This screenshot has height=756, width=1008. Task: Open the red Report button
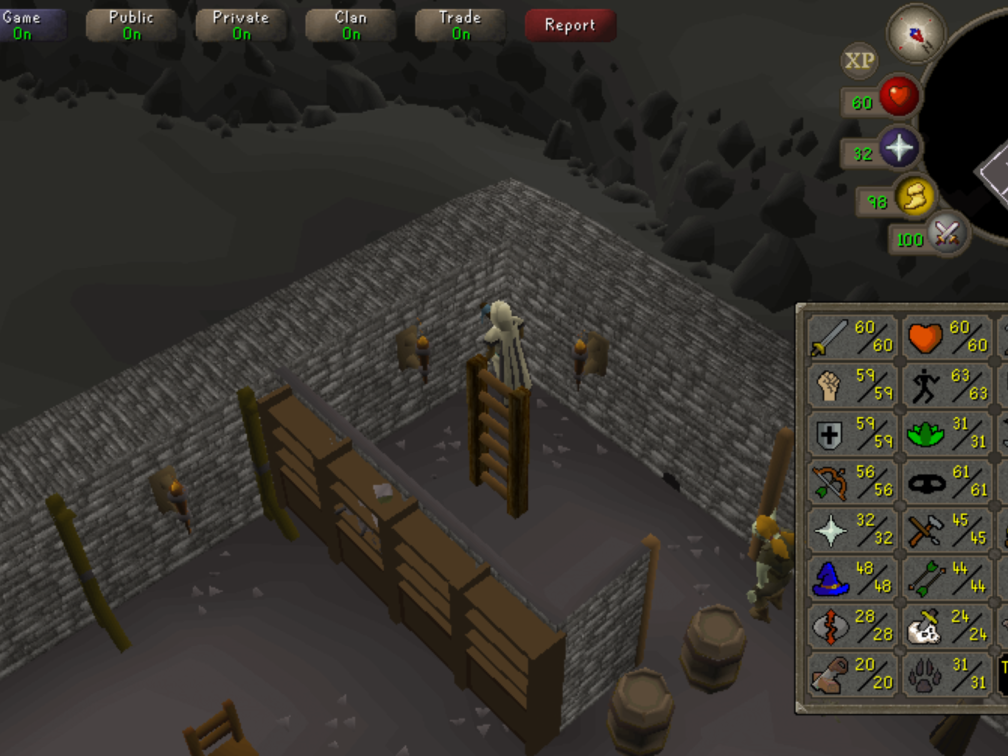click(570, 25)
